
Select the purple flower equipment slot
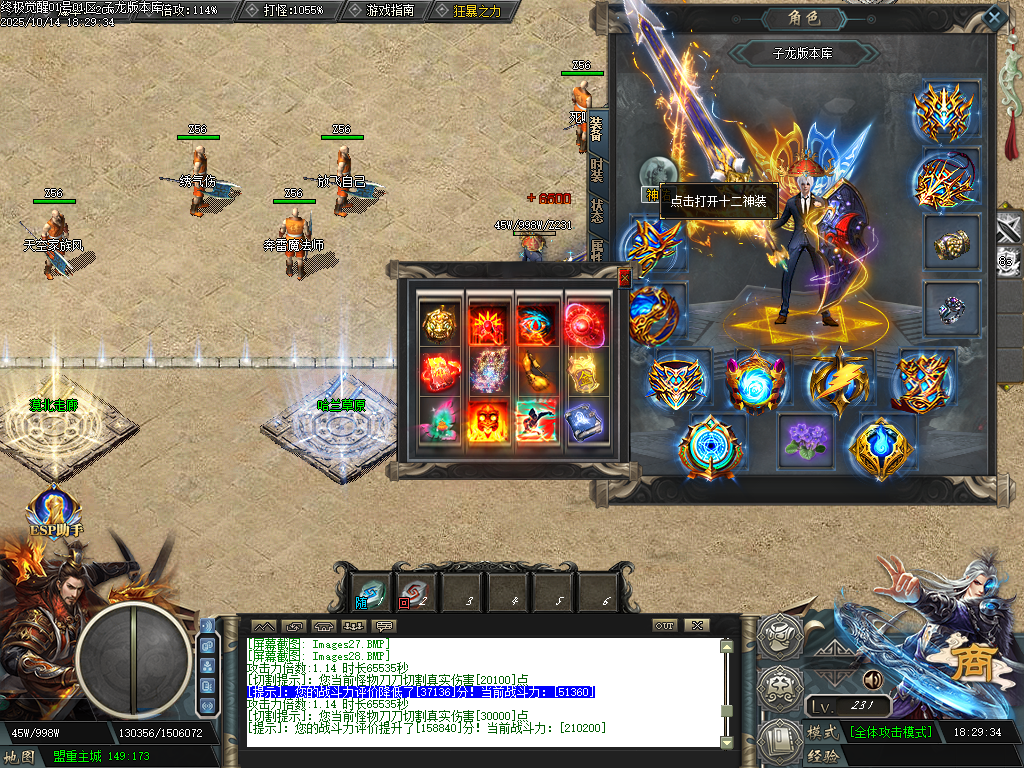click(805, 441)
